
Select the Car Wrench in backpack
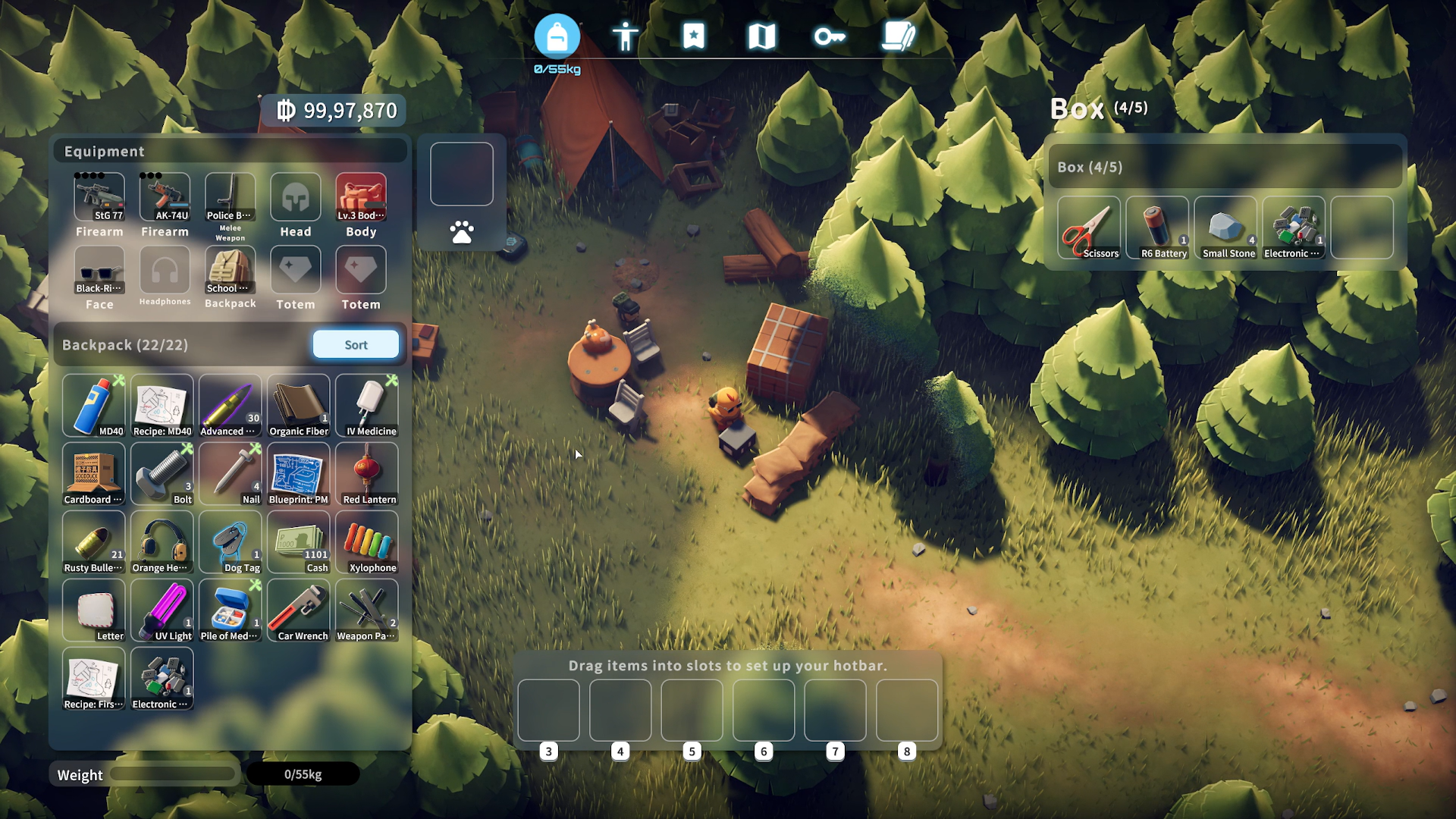pyautogui.click(x=299, y=611)
